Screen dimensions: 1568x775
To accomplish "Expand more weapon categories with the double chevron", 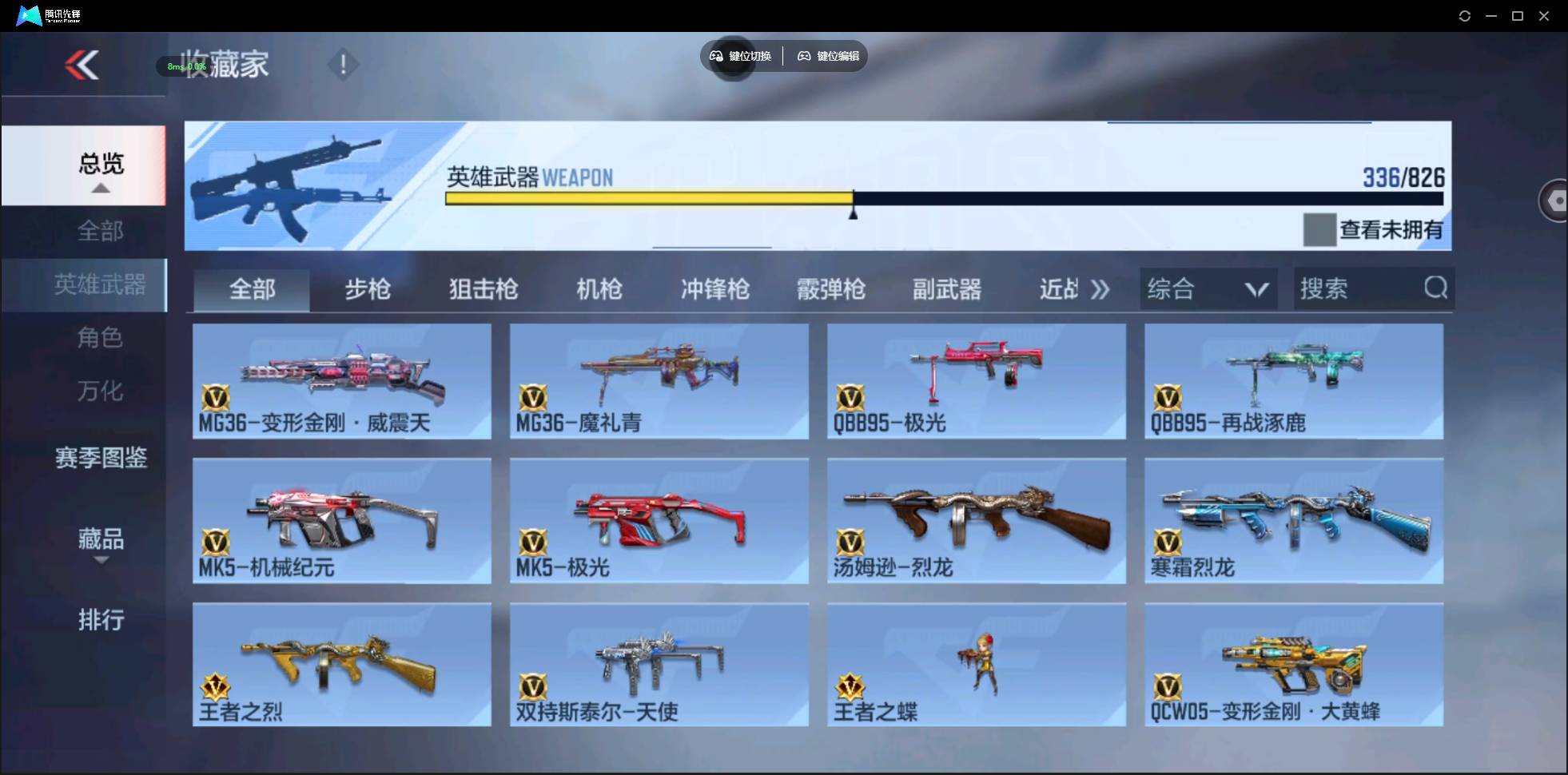I will [x=1101, y=289].
